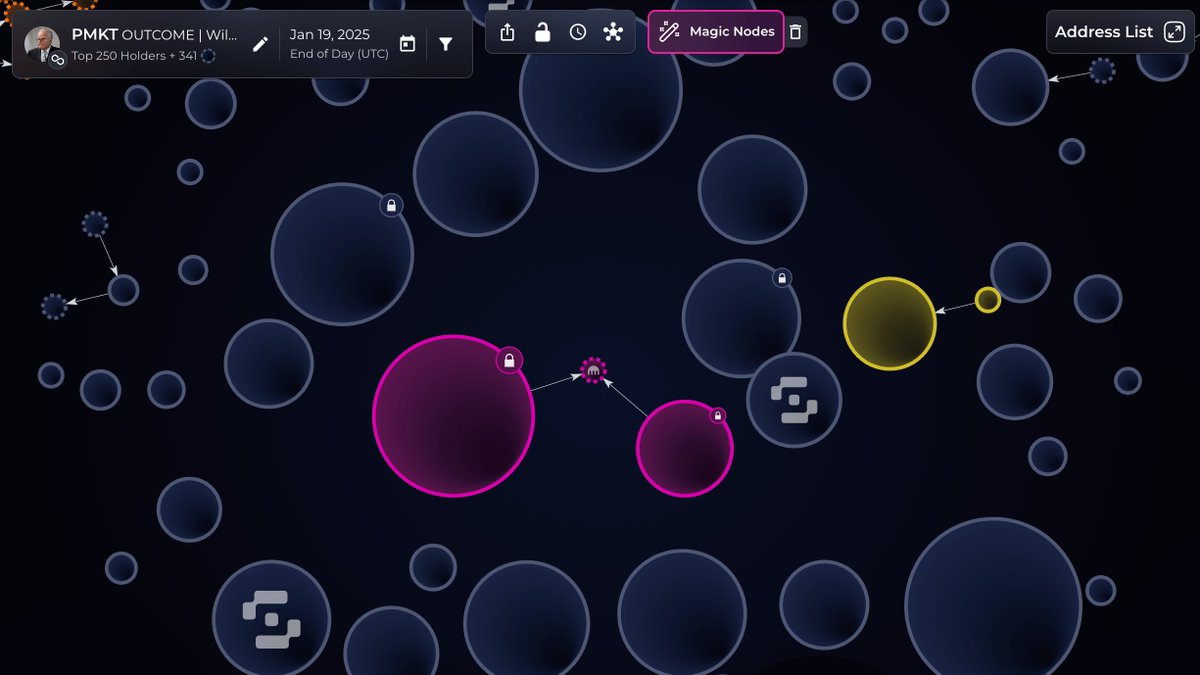Click the pencil edit icon beside PMKT title

[x=260, y=44]
